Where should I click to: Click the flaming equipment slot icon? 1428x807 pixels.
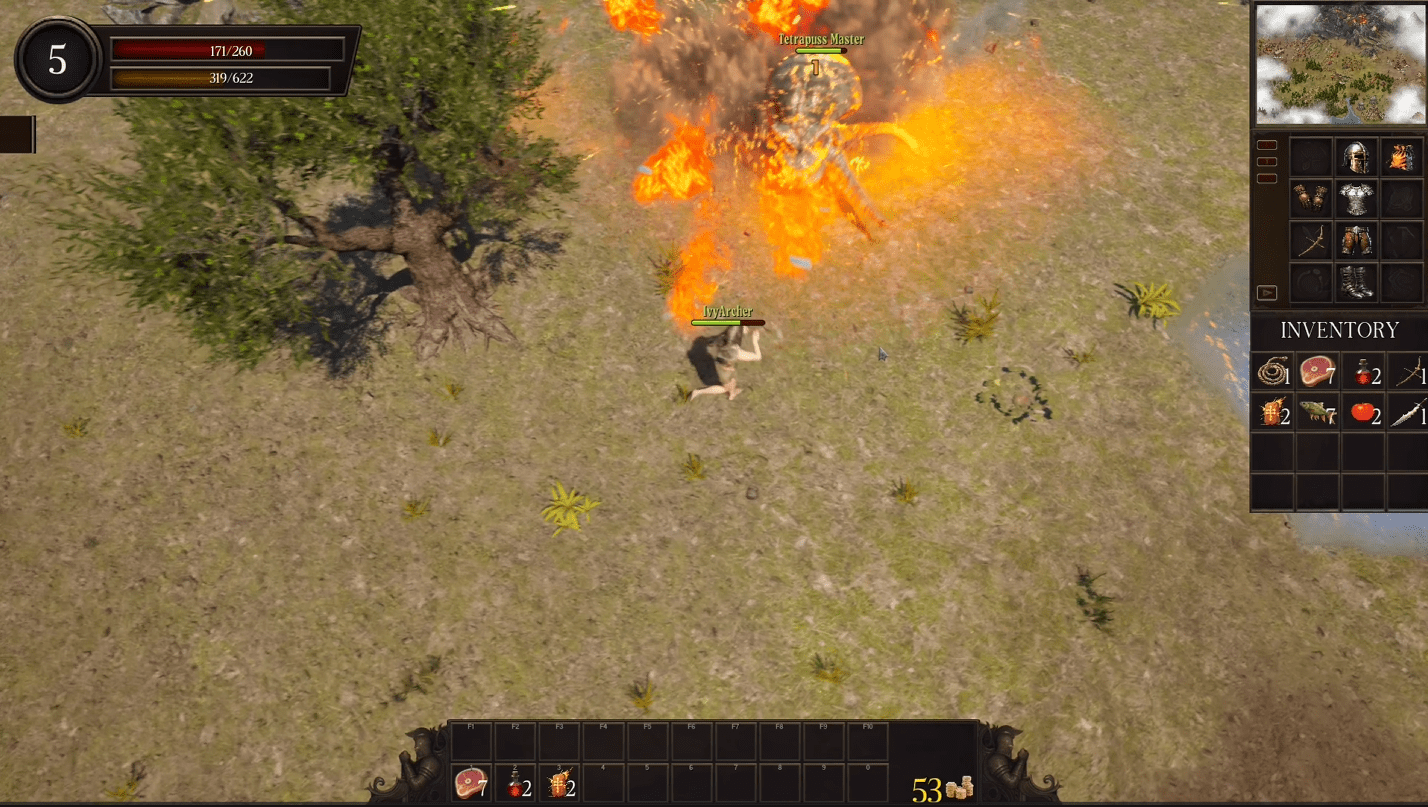click(1400, 157)
